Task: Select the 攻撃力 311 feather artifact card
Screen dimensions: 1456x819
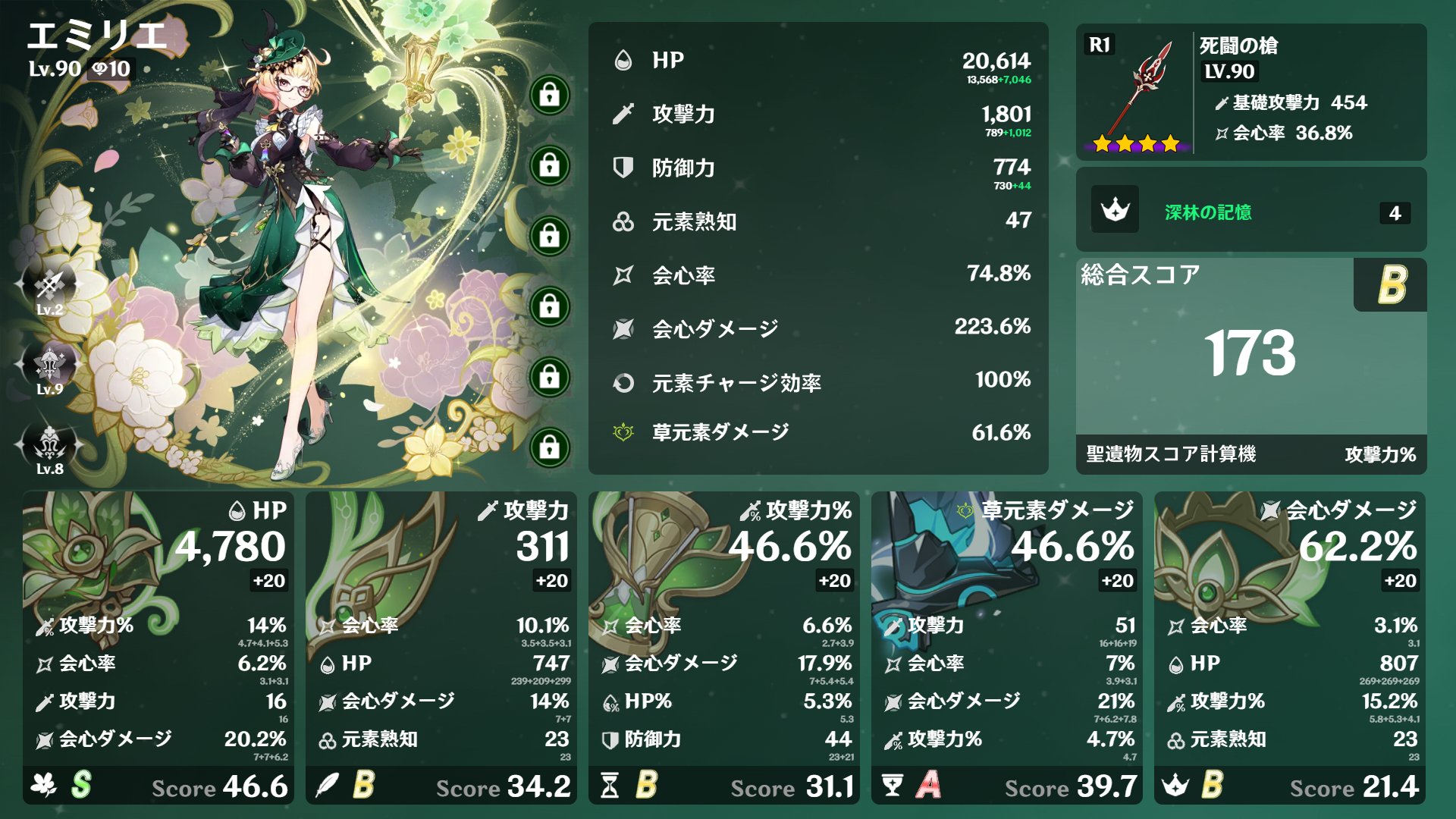Action: pyautogui.click(x=441, y=647)
